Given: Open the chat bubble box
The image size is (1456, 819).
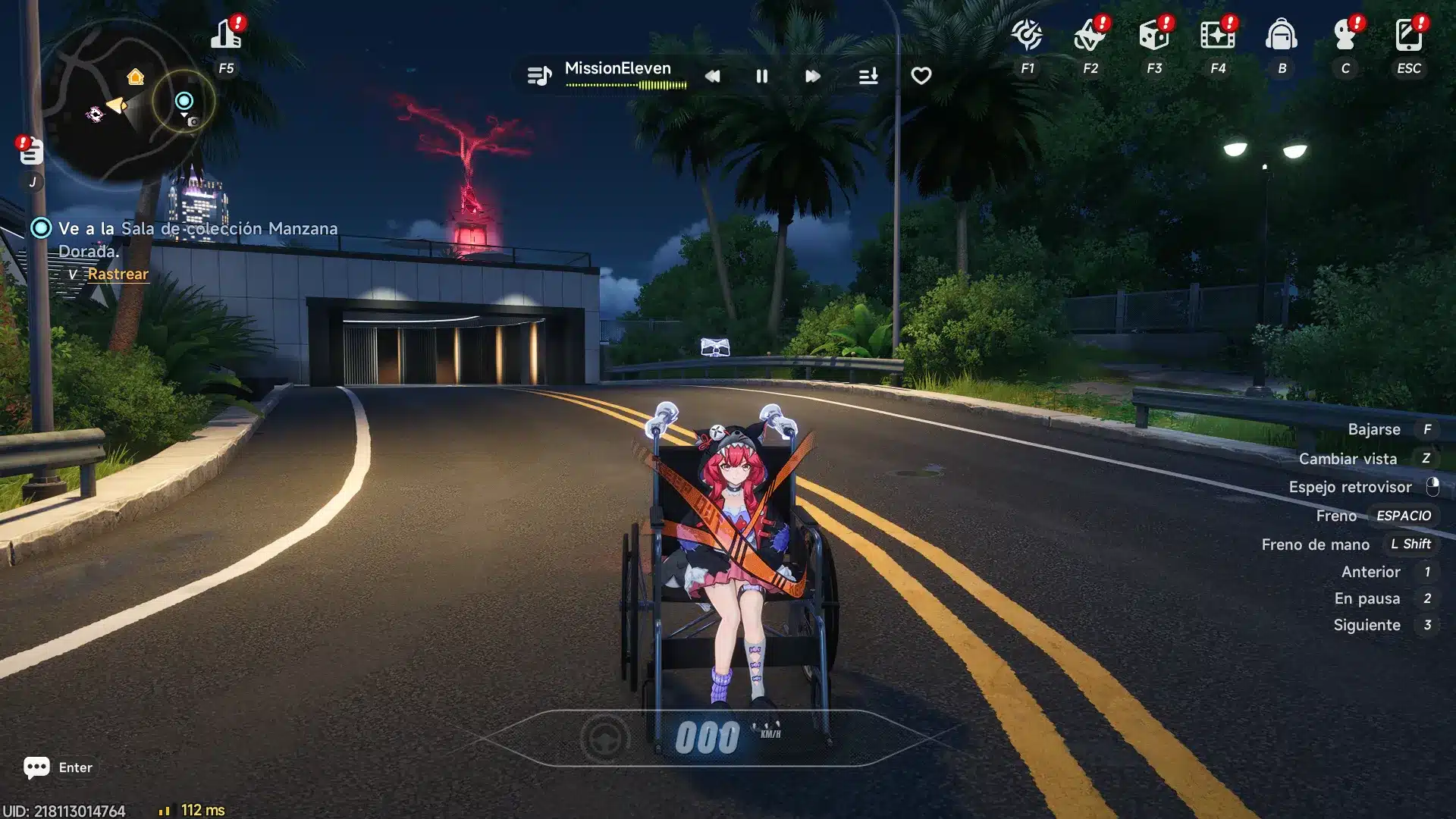Looking at the screenshot, I should 36,767.
